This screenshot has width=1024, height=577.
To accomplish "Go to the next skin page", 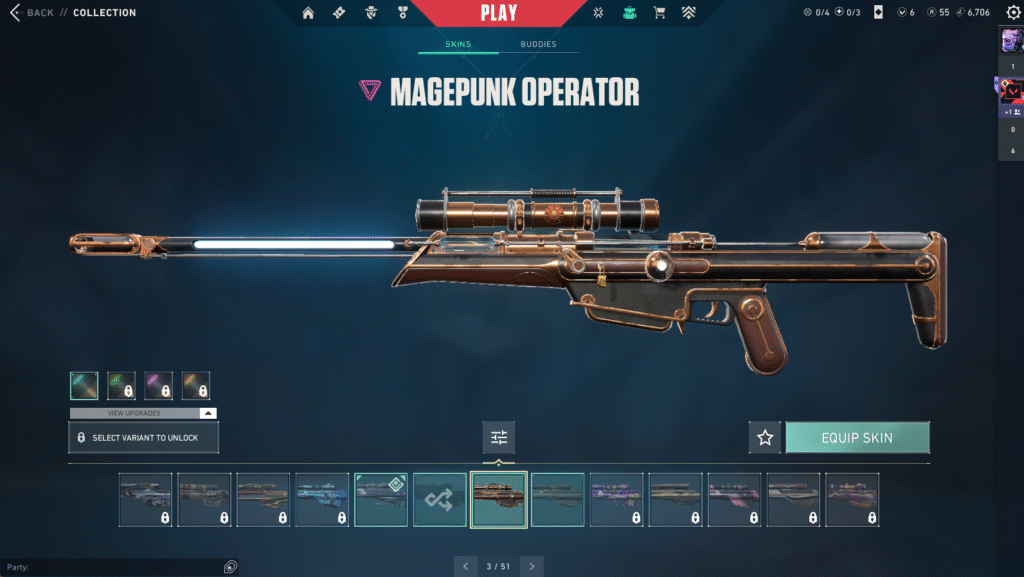I will (532, 566).
